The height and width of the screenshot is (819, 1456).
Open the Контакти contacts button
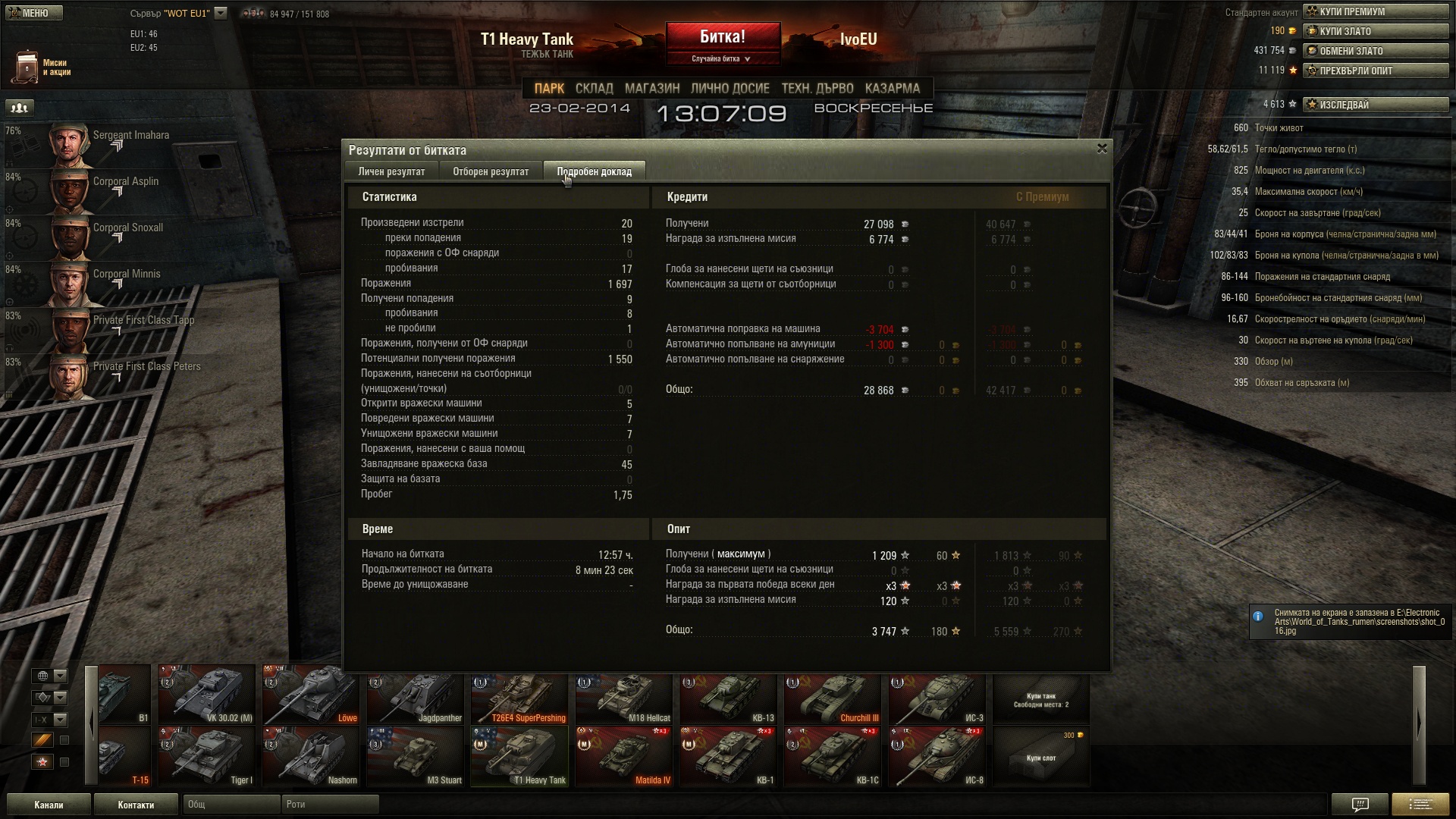coord(136,805)
